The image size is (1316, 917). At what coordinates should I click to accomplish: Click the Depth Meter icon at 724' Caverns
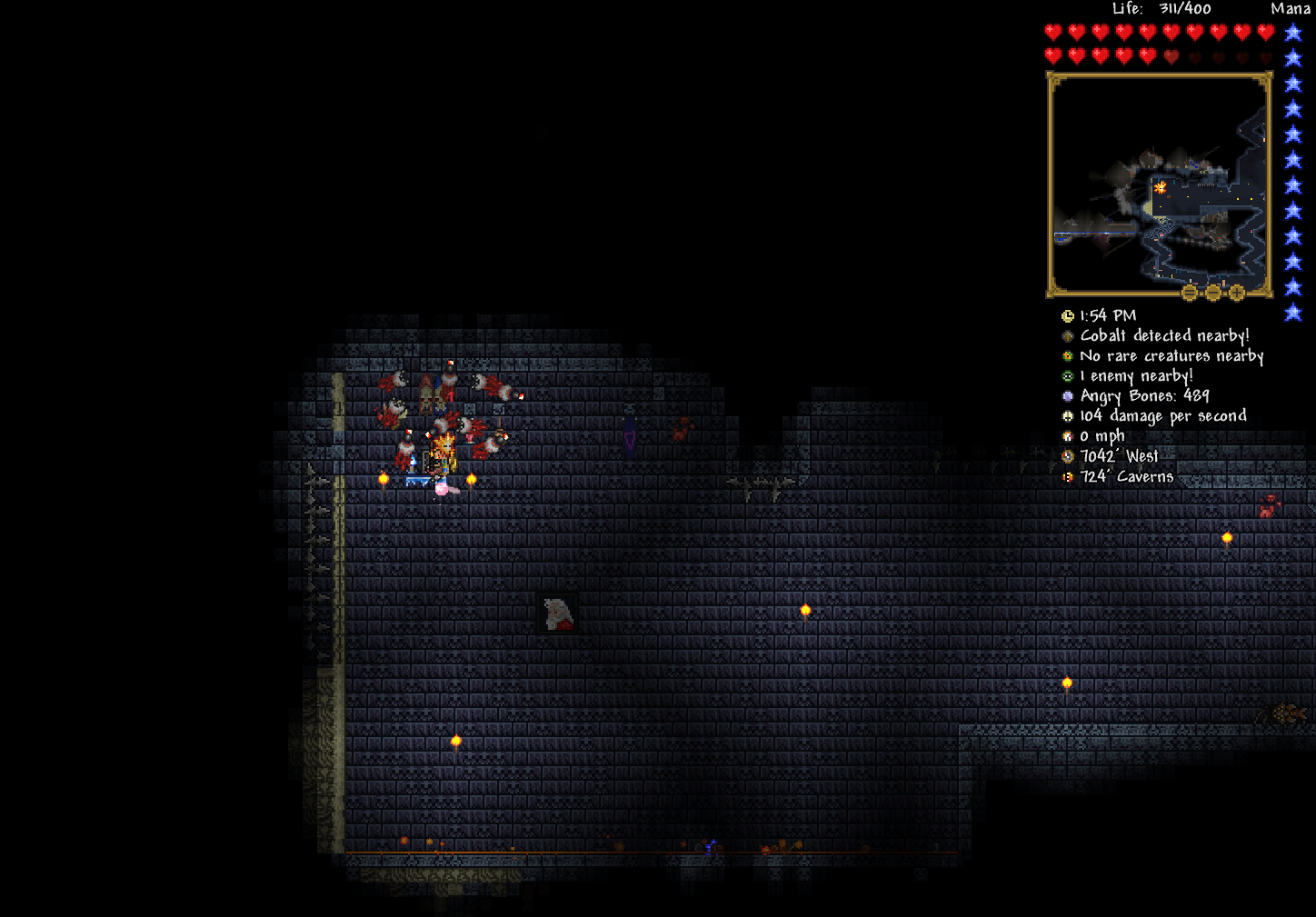tap(1067, 475)
